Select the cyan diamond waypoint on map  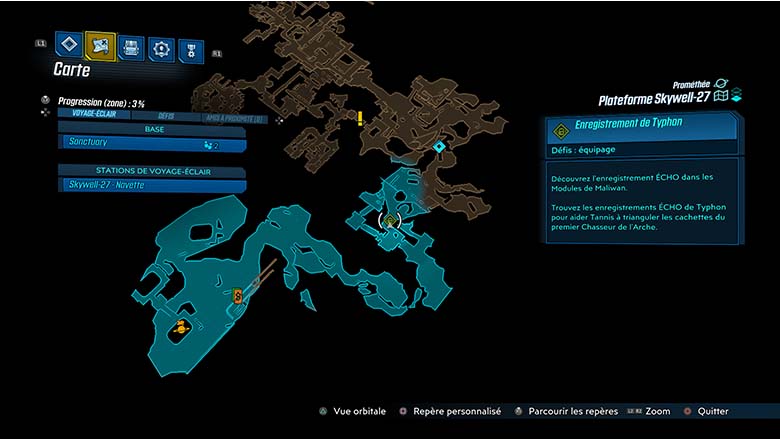[438, 147]
